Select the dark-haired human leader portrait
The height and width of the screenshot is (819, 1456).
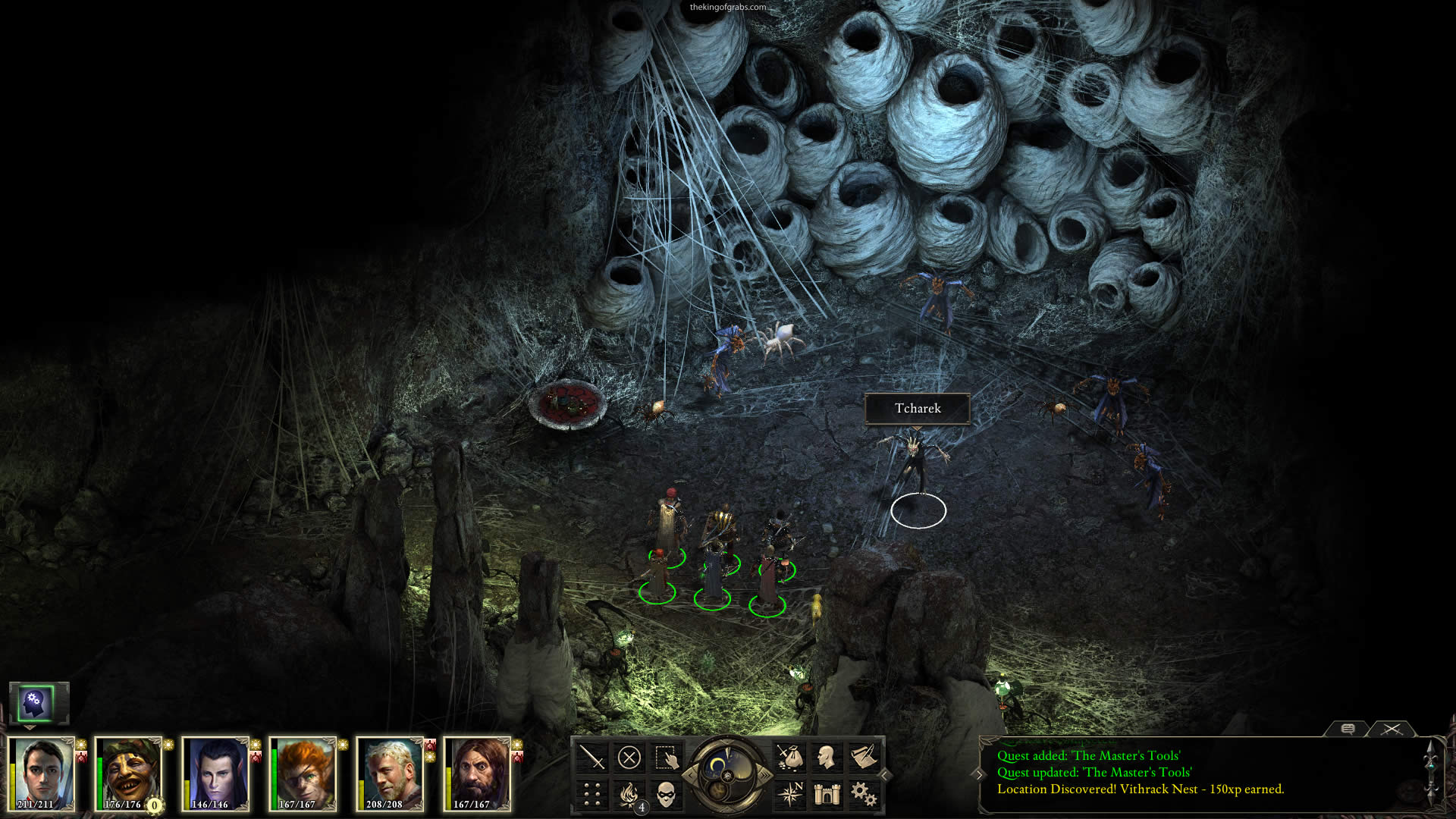pos(42,772)
